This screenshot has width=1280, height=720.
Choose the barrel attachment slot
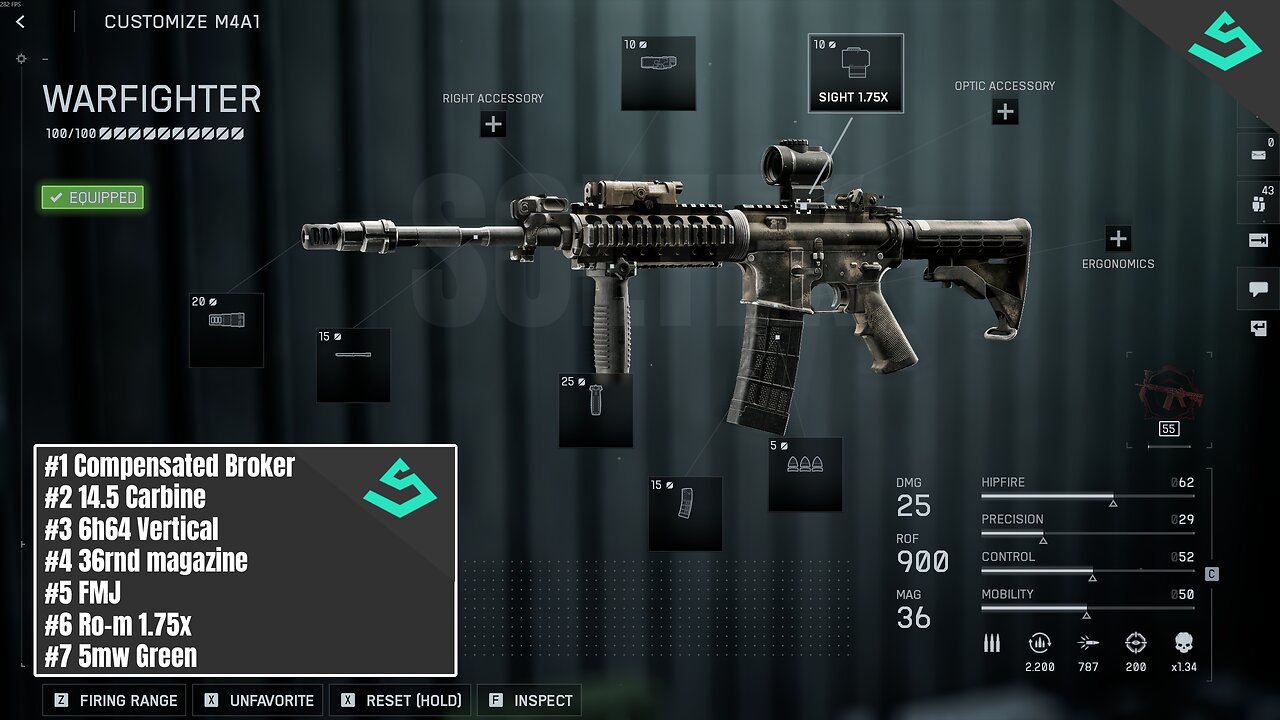click(353, 365)
